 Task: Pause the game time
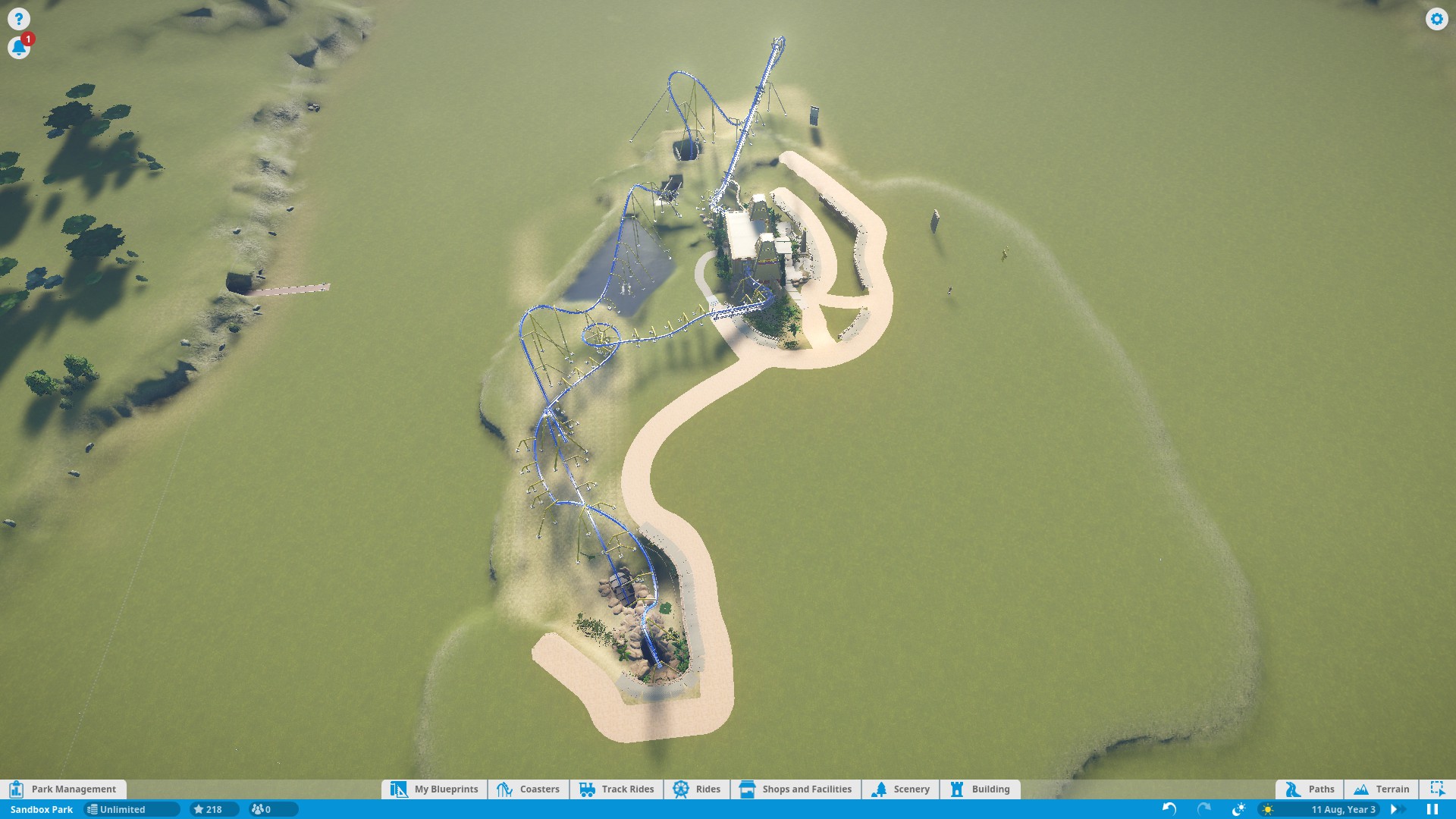tap(1432, 809)
